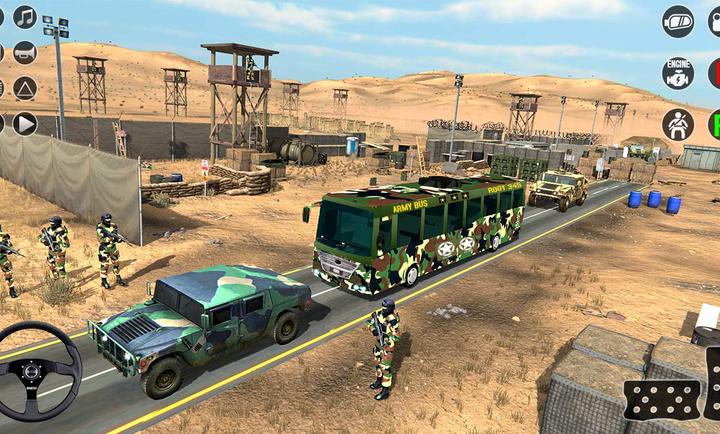720x434 pixels.
Task: Click the side mirror view button
Action: (x=677, y=21)
